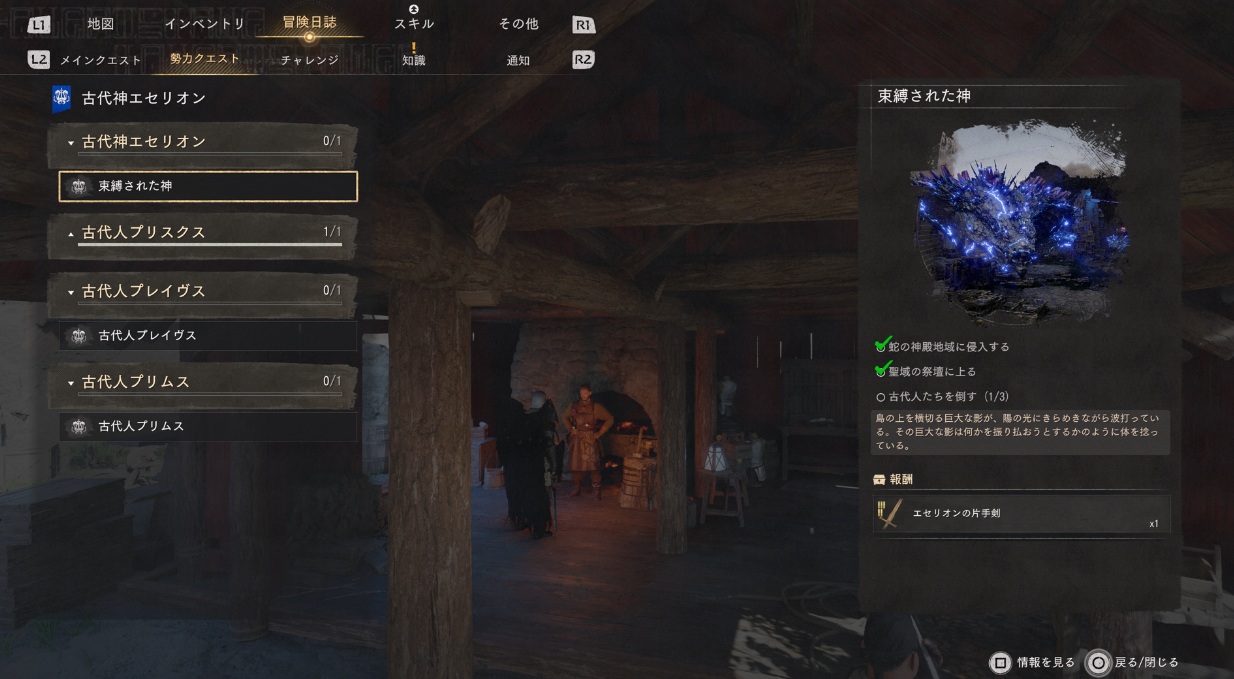Select the 勢力クエスト sub-tab
Screen dimensions: 1234x679
[205, 60]
